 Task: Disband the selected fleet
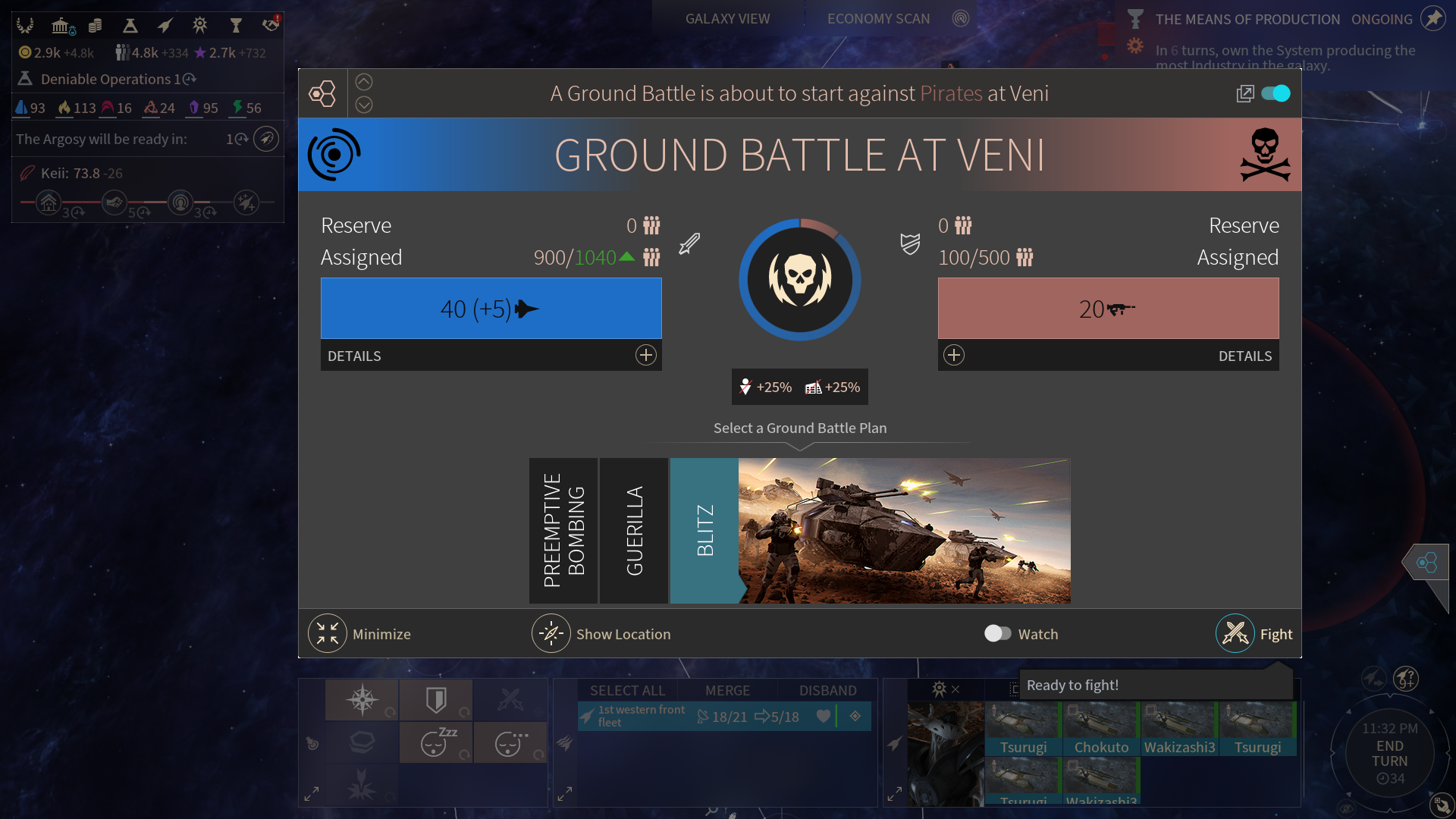tap(827, 691)
